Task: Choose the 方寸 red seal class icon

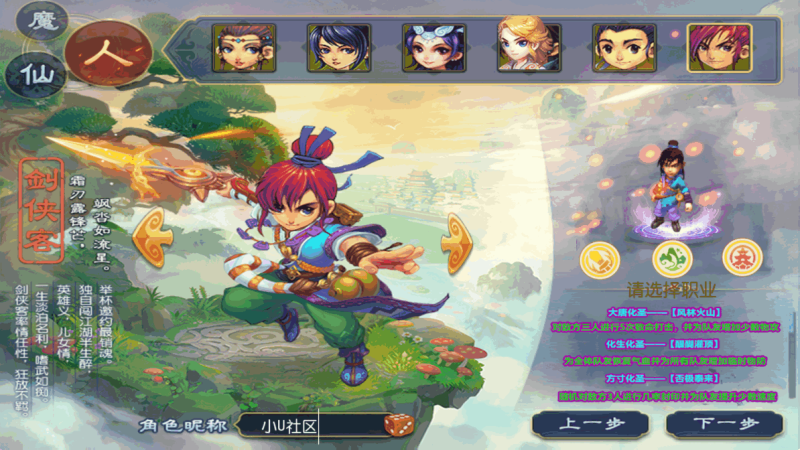Action: tap(741, 258)
